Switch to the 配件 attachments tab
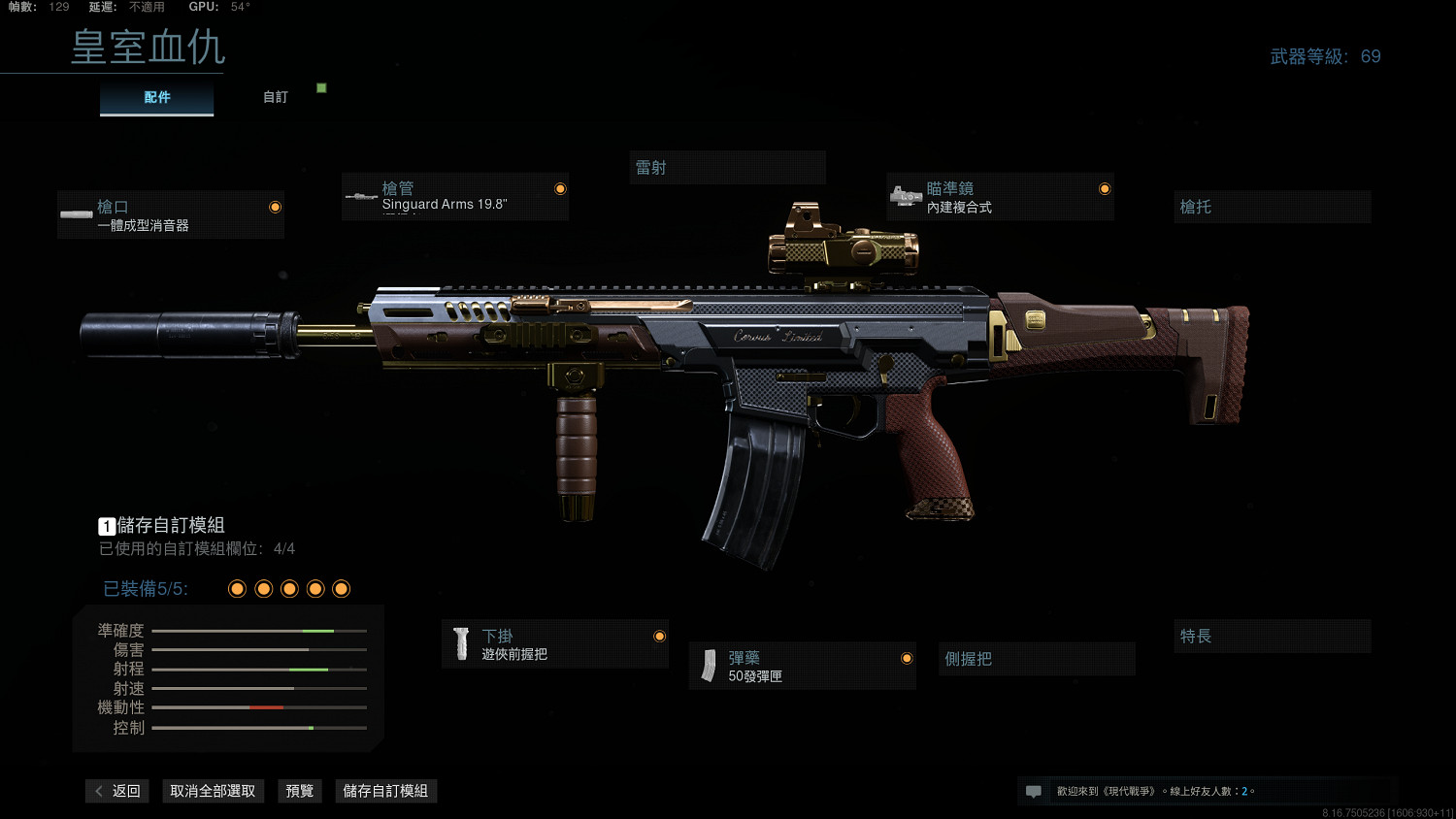 coord(156,97)
